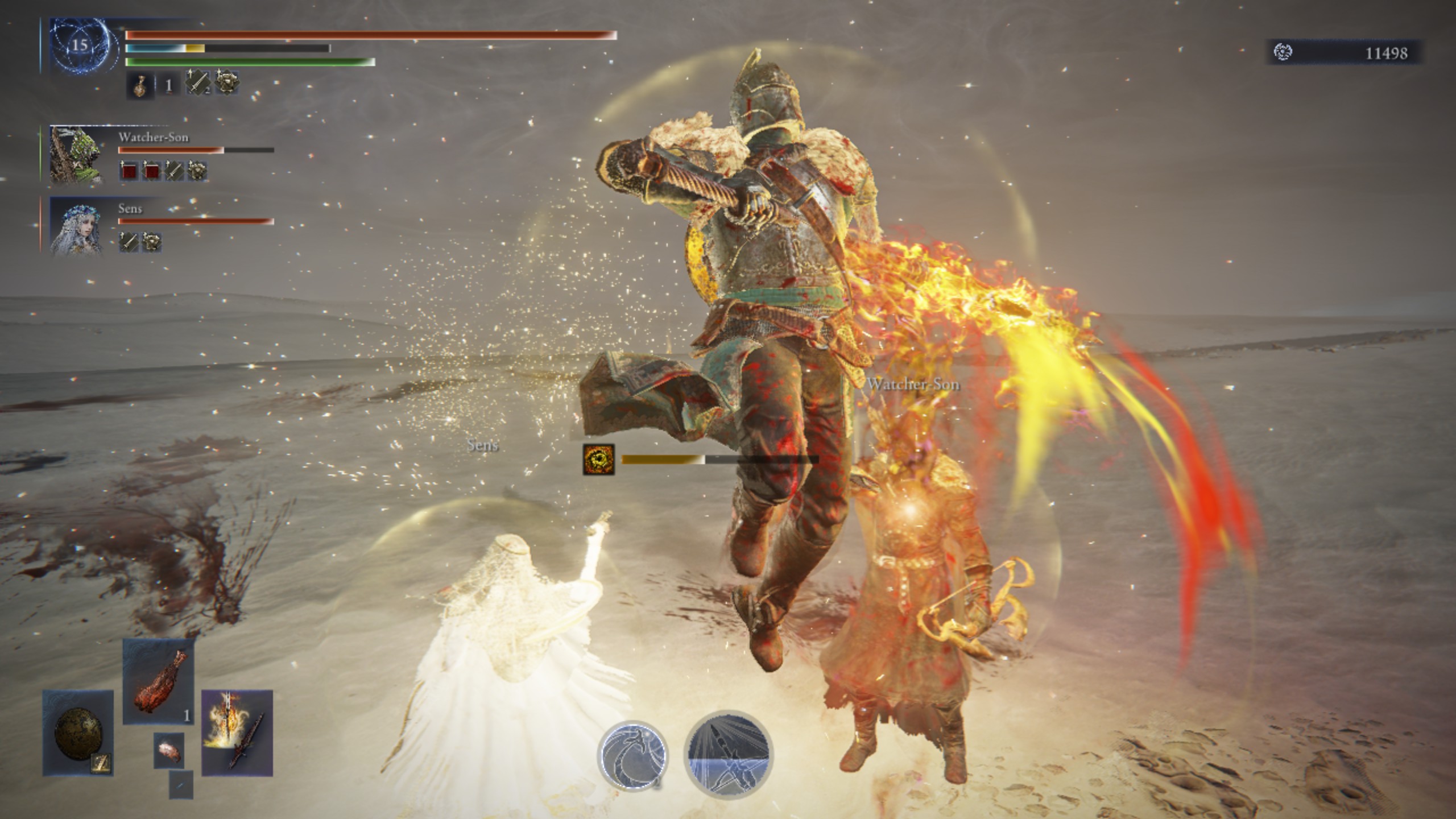The image size is (1456, 819).
Task: Inspect Watcher-Son's first red square debuff
Action: [129, 171]
